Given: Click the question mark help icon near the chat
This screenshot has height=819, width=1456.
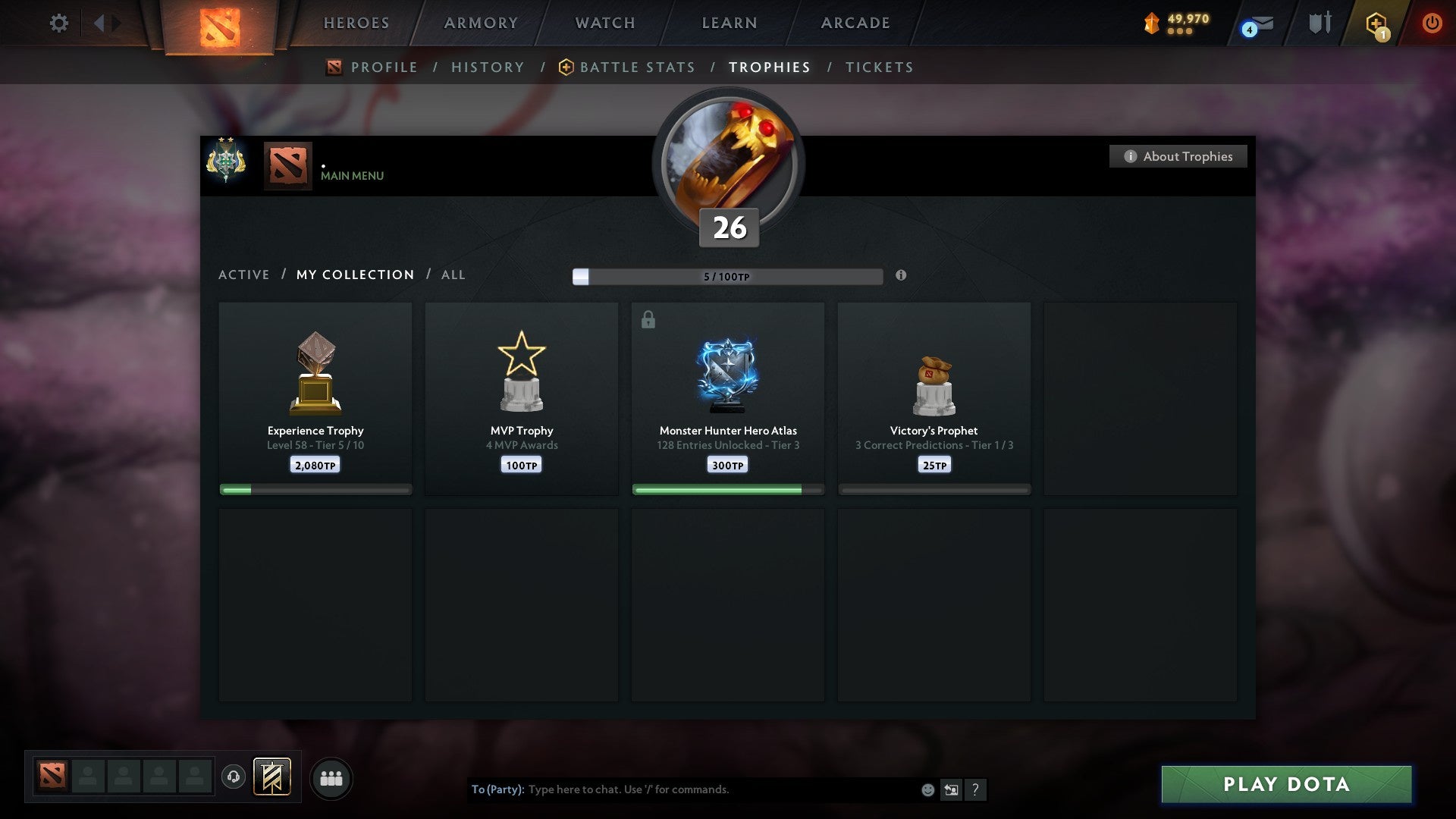Looking at the screenshot, I should (x=977, y=789).
